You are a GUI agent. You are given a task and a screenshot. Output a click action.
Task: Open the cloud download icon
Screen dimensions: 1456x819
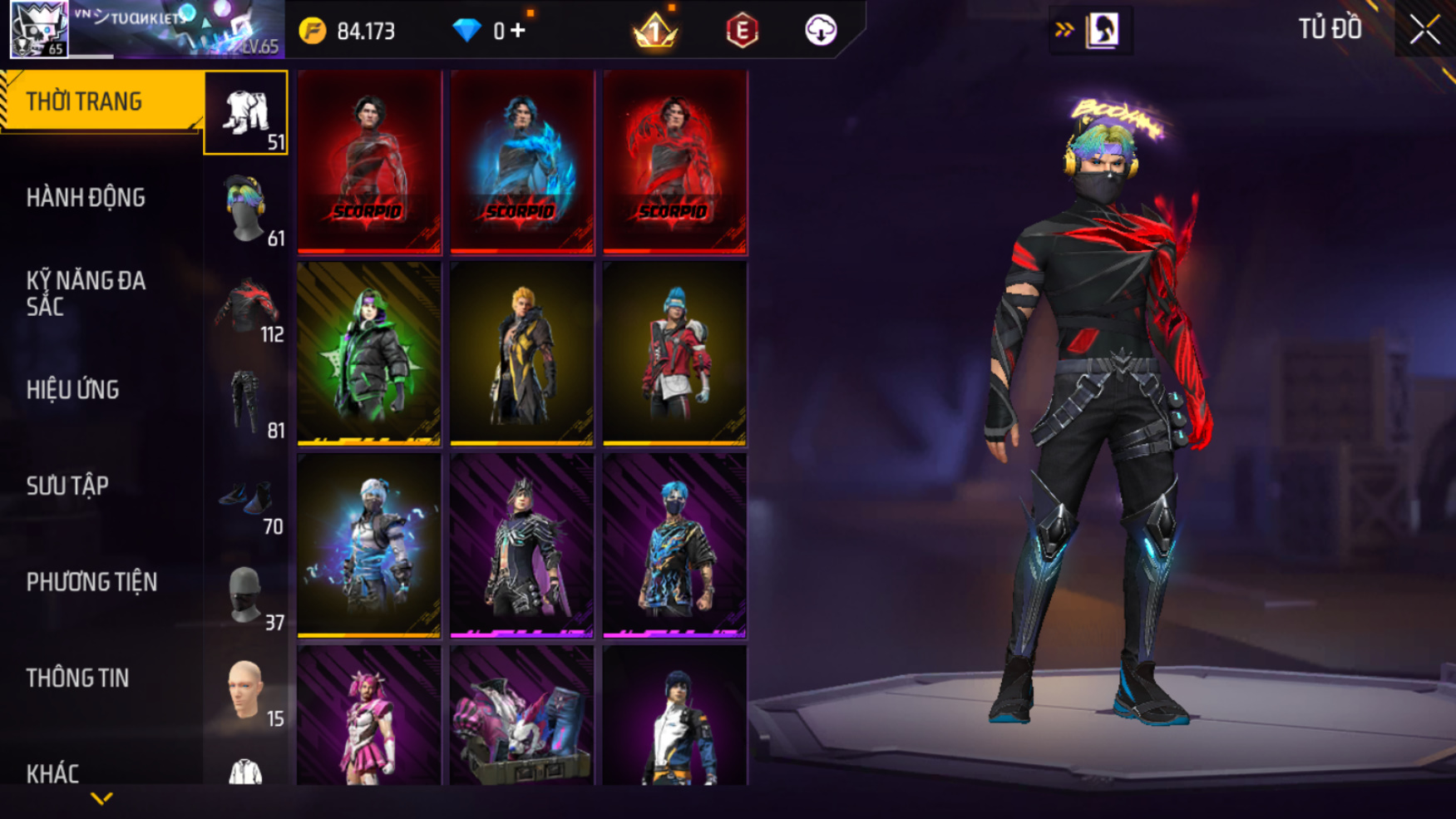click(x=820, y=31)
